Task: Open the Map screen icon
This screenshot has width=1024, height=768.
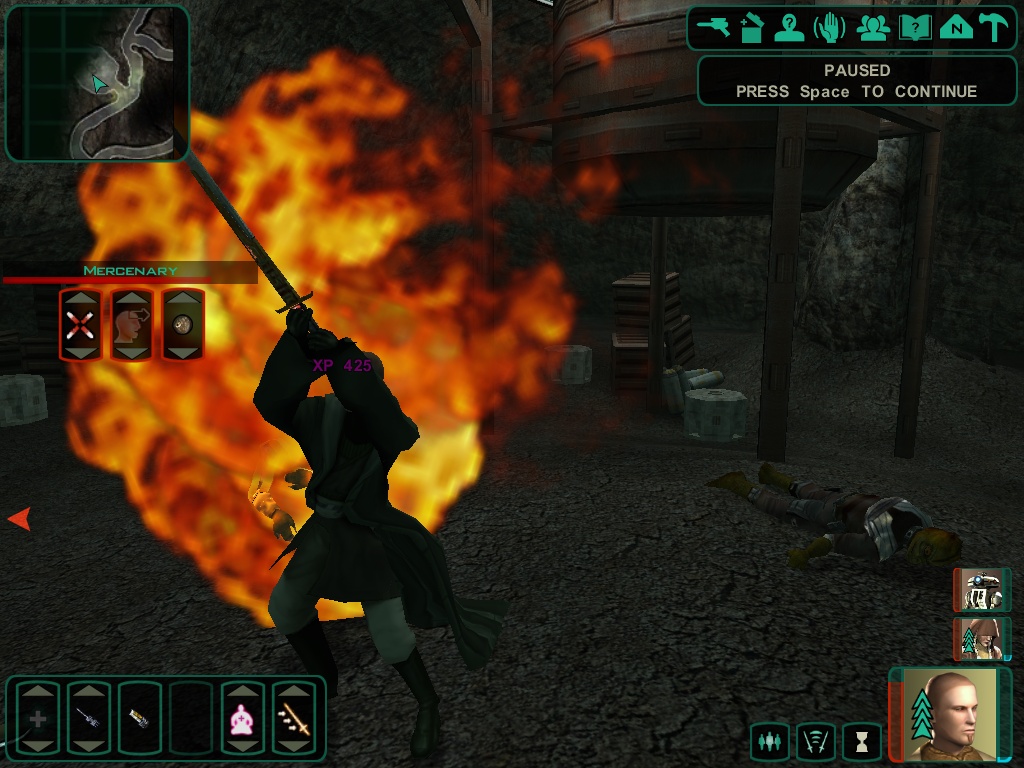Action: tap(955, 28)
